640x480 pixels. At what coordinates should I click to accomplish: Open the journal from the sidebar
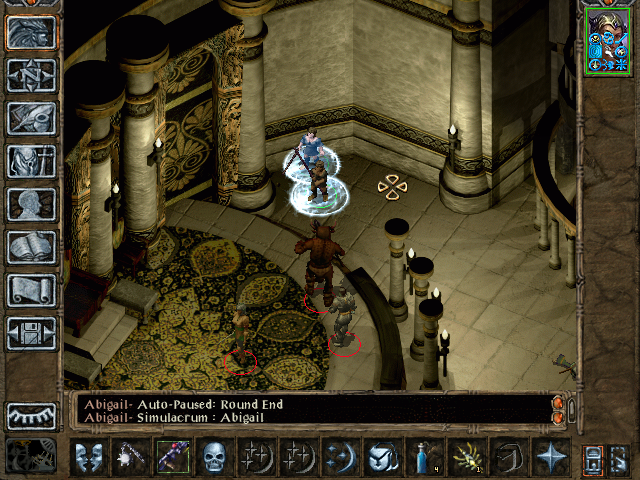click(31, 118)
